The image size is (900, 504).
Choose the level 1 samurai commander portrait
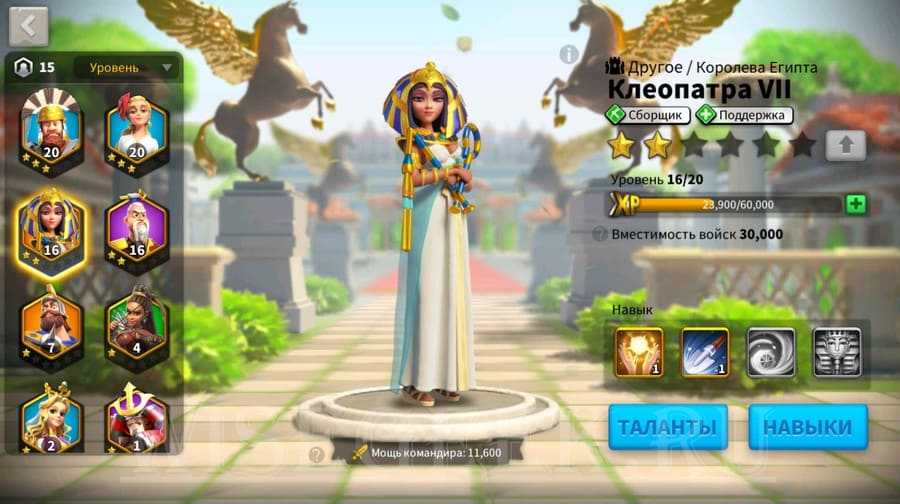click(136, 417)
